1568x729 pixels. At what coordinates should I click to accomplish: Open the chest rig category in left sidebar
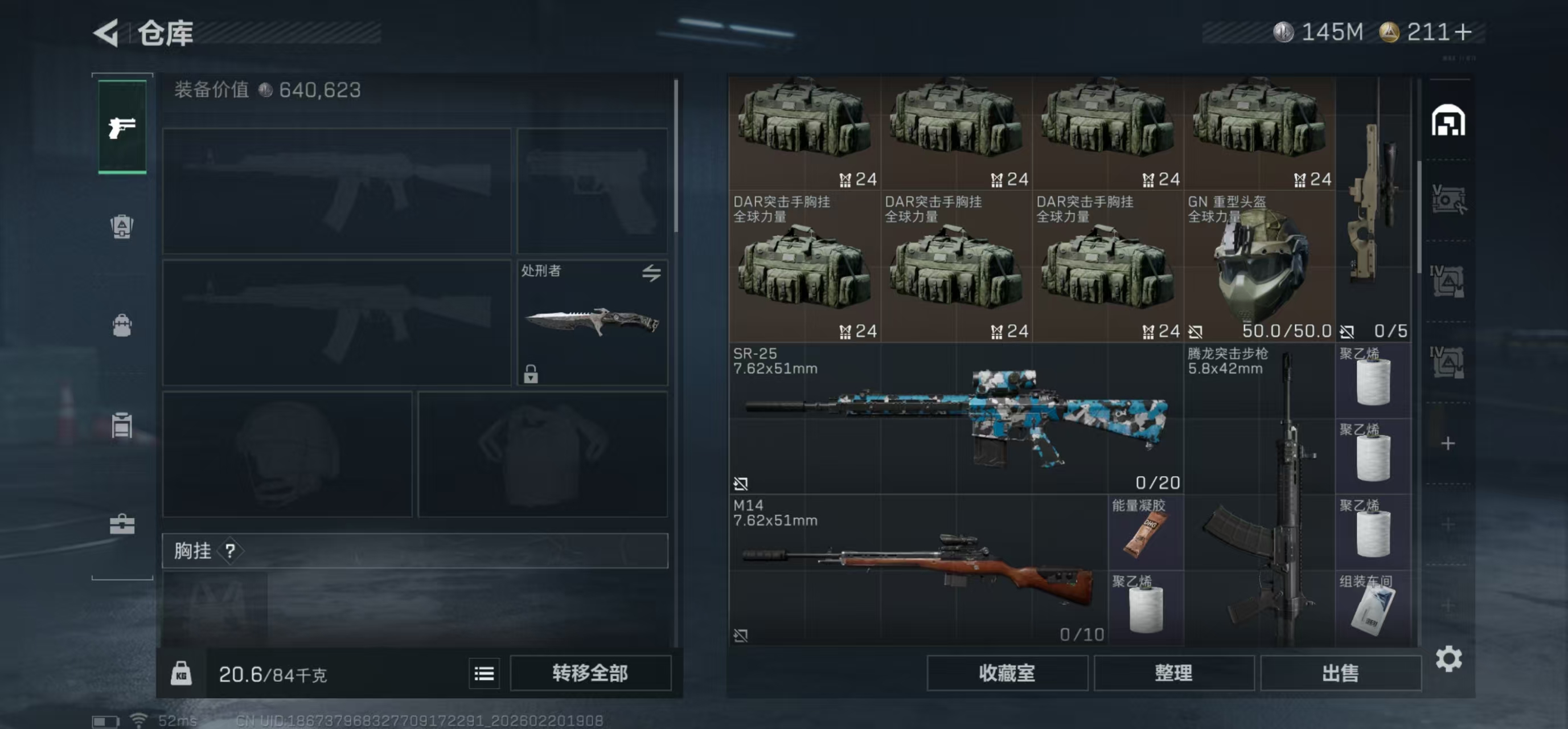[121, 227]
